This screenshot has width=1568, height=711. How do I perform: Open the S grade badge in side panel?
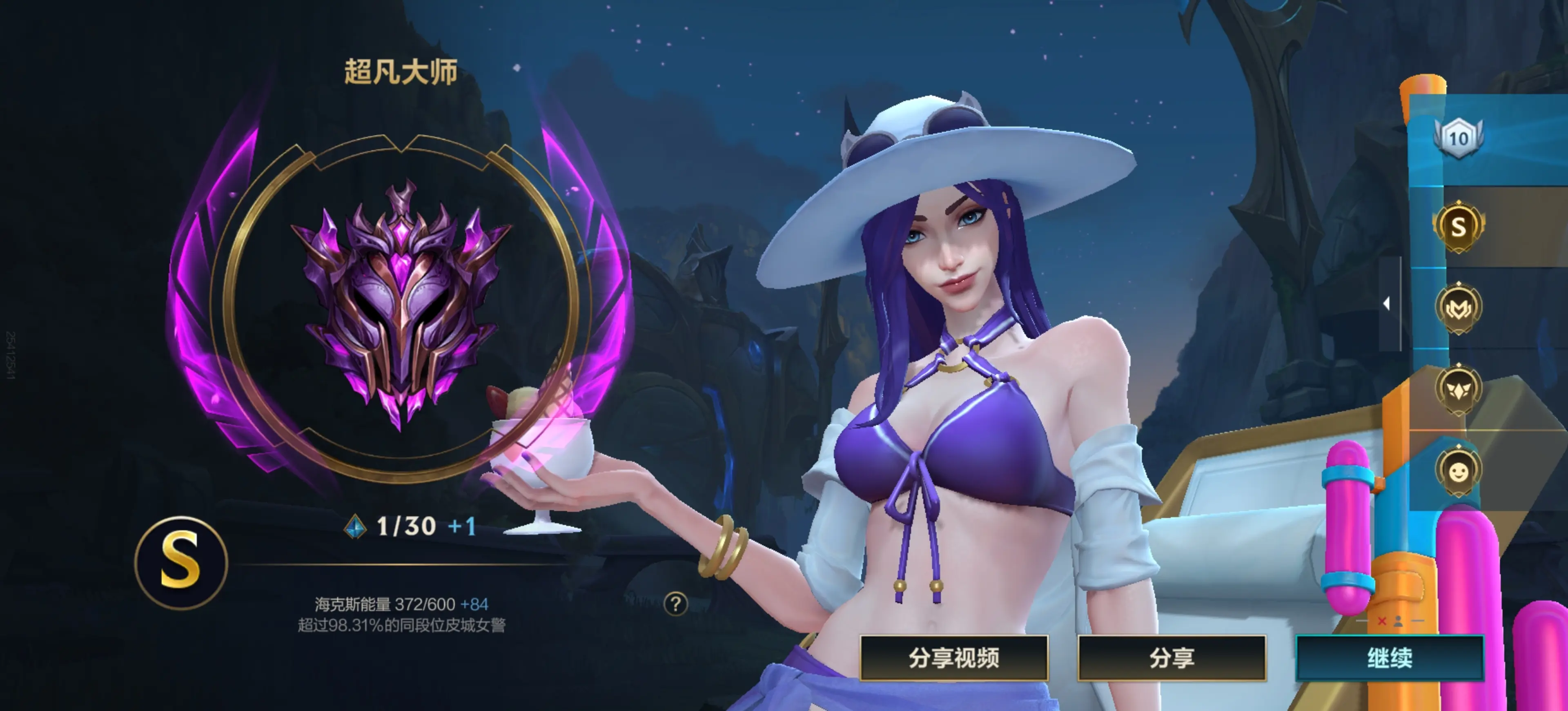(x=1458, y=226)
